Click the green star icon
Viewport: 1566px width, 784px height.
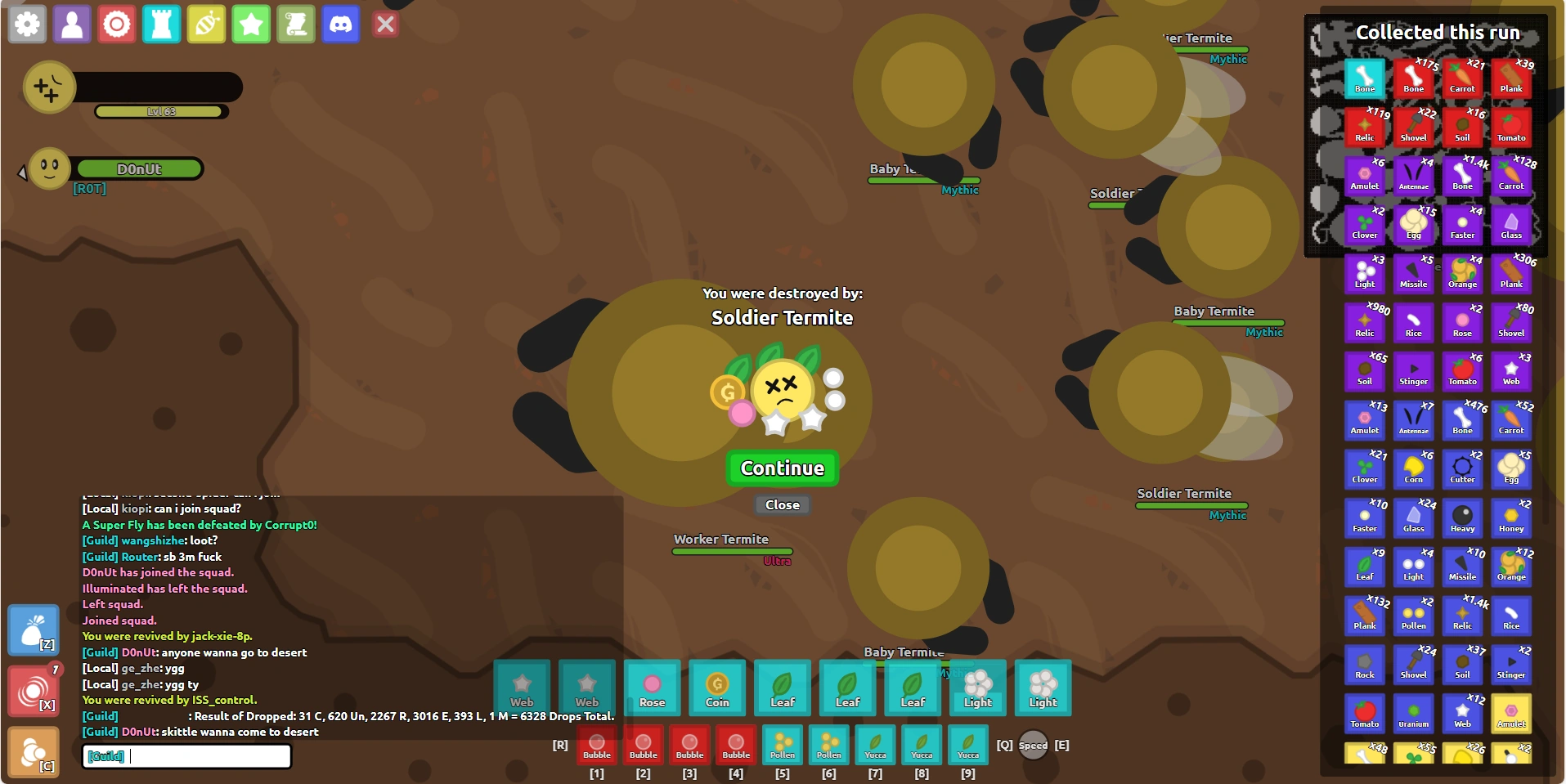251,25
